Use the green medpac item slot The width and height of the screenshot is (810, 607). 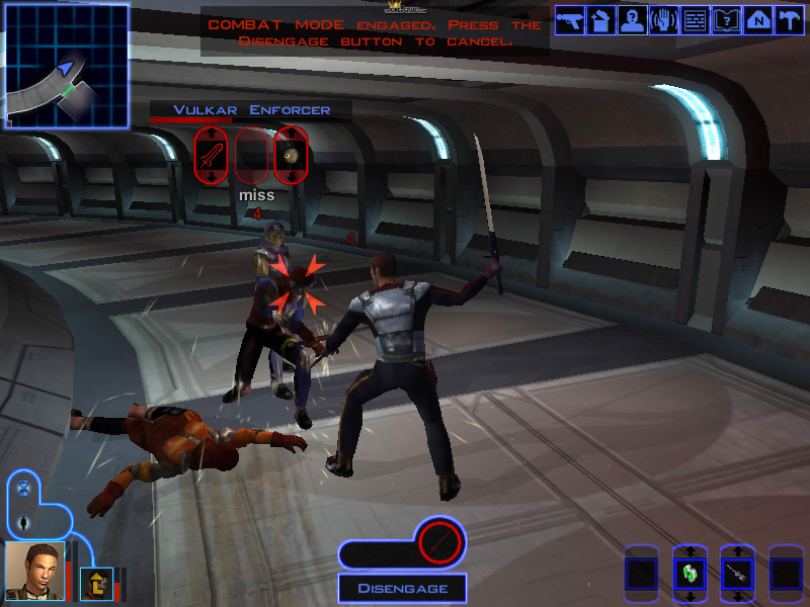690,574
